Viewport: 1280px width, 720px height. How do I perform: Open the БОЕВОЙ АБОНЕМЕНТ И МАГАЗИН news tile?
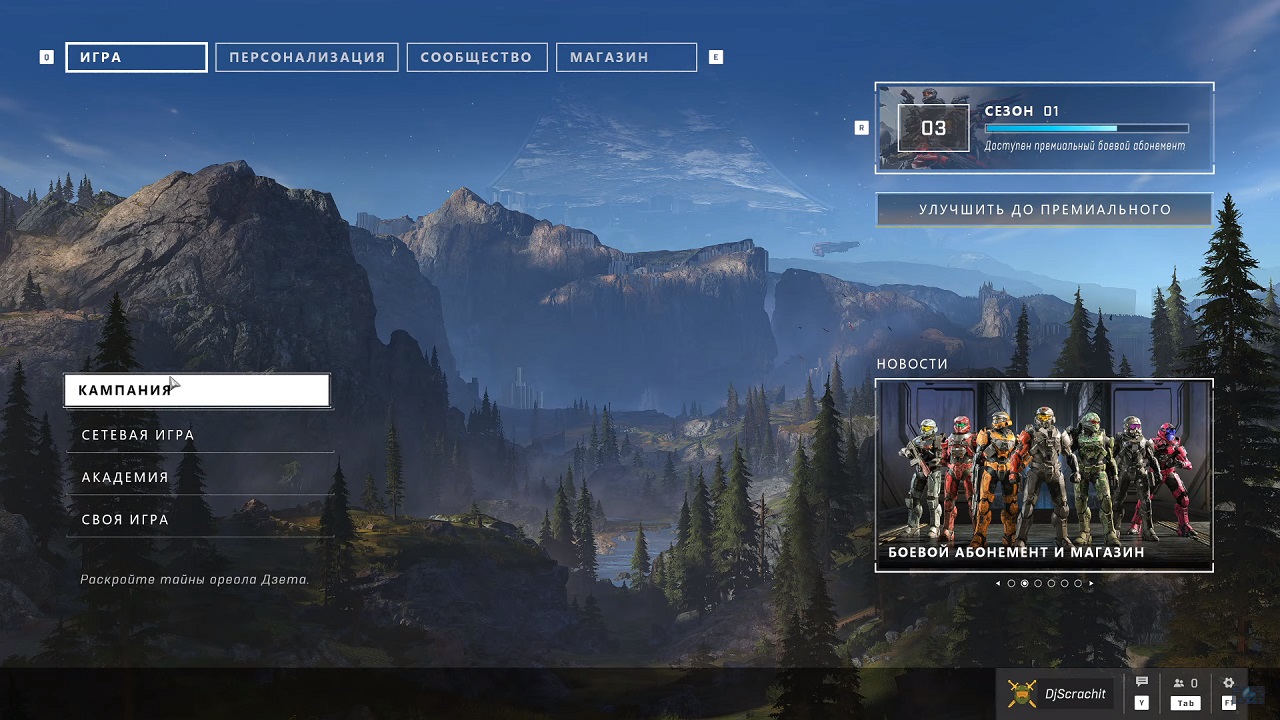pyautogui.click(x=1044, y=475)
